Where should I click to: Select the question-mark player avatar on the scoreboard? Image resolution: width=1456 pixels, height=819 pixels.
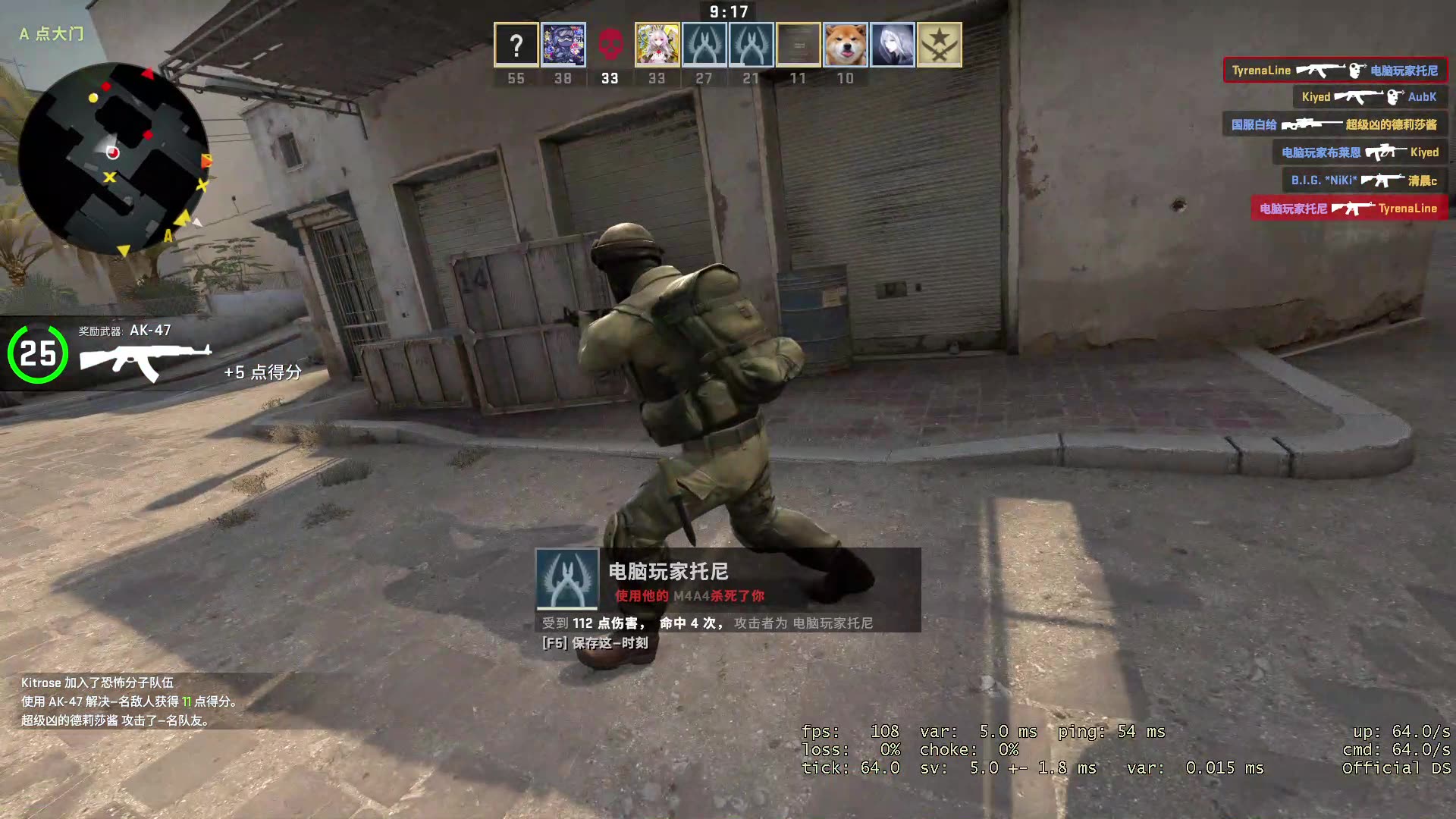pyautogui.click(x=516, y=44)
